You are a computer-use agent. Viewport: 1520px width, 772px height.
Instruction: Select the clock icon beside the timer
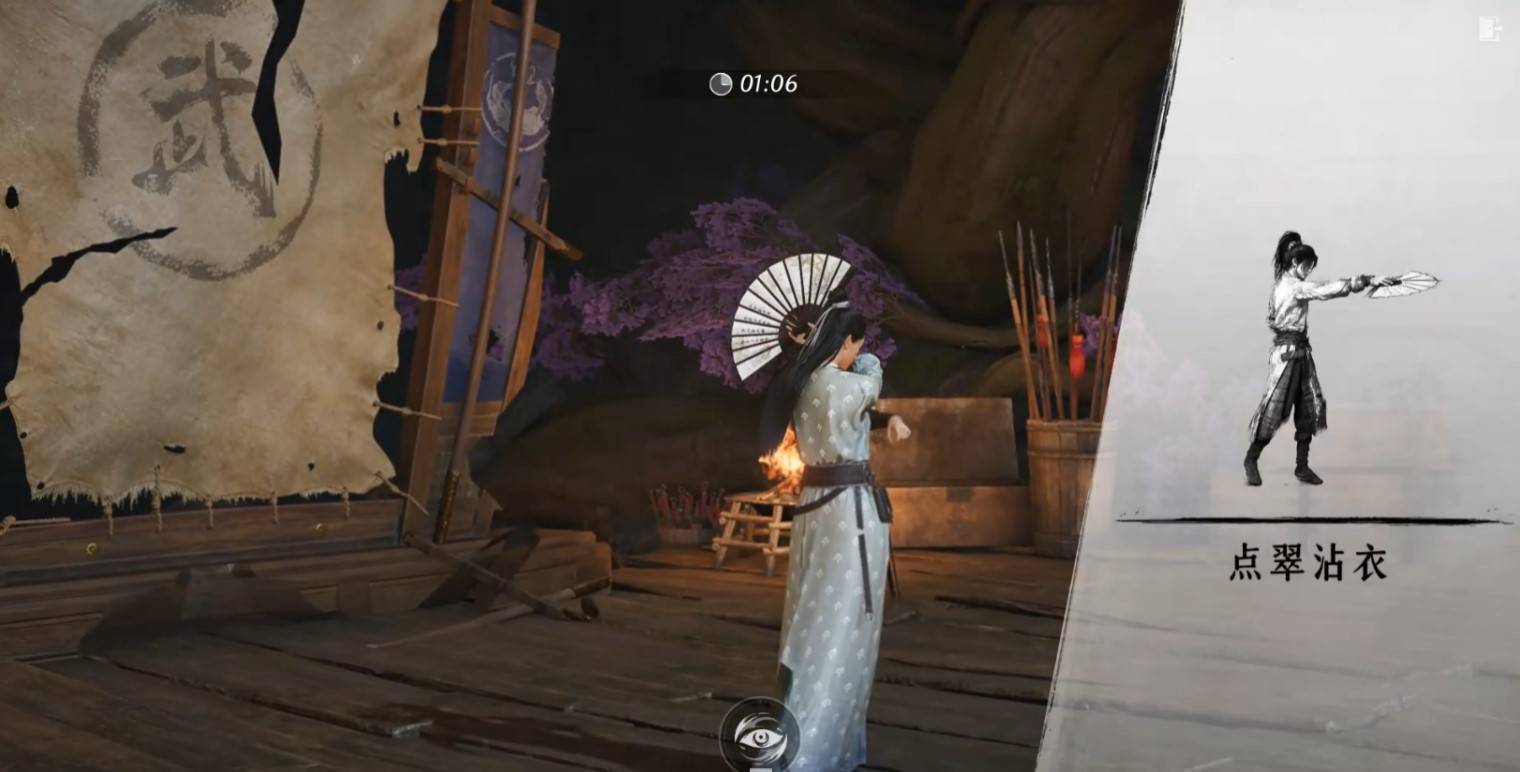723,84
